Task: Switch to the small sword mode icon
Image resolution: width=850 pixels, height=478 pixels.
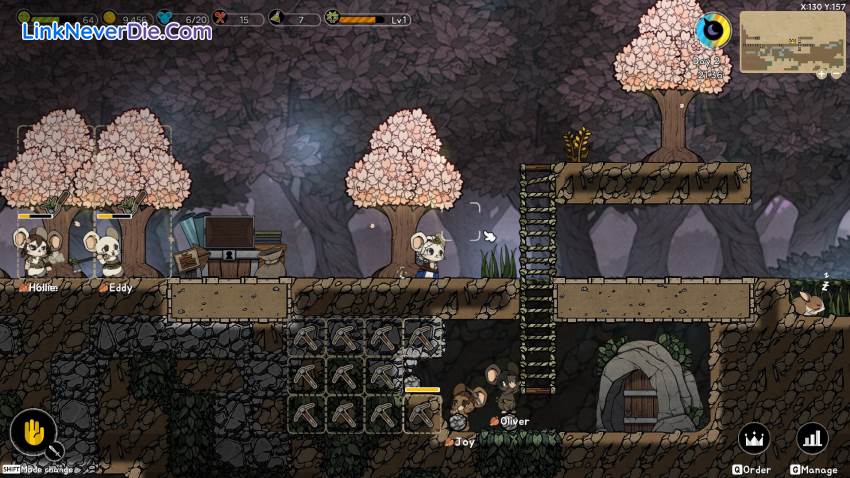Action: 54,451
